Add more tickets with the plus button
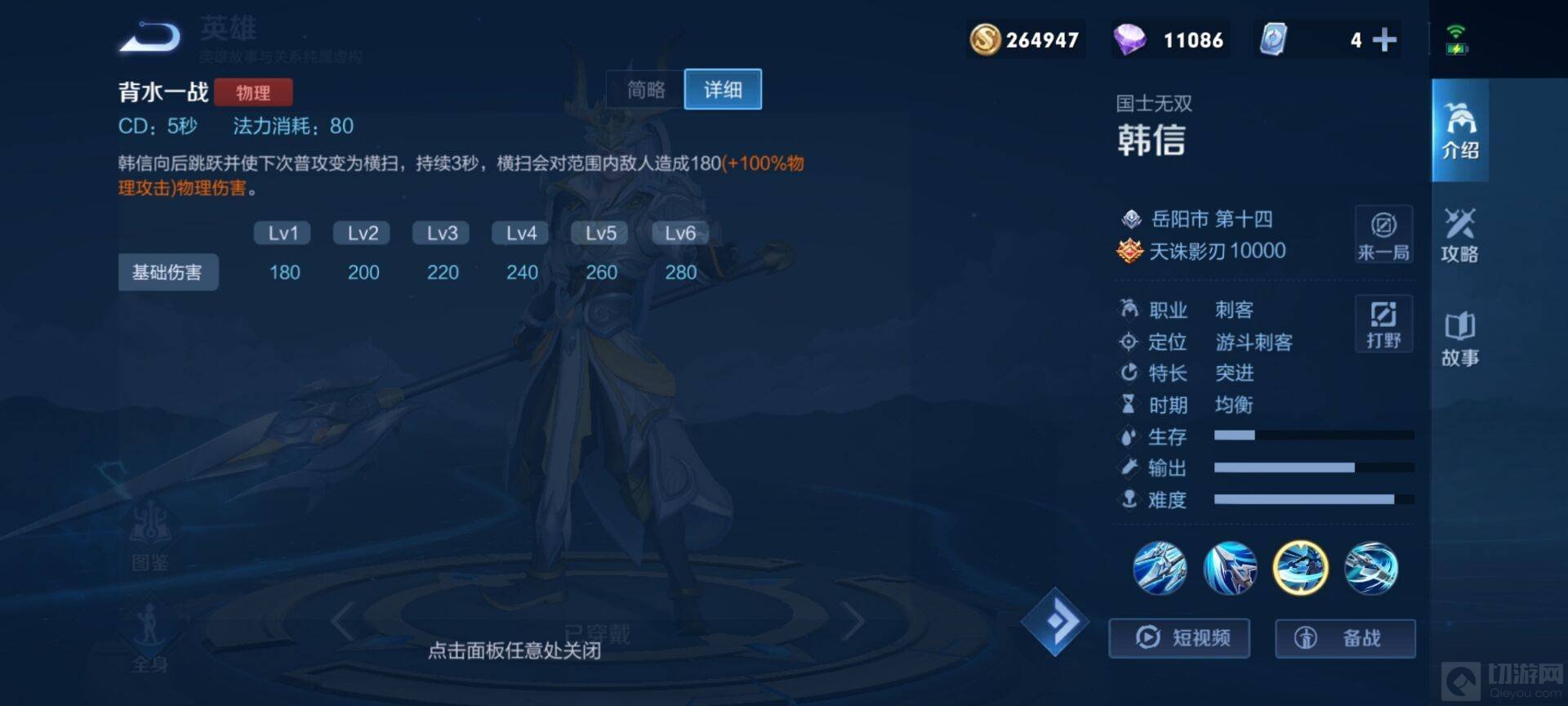Viewport: 1568px width, 706px height. [x=1384, y=40]
